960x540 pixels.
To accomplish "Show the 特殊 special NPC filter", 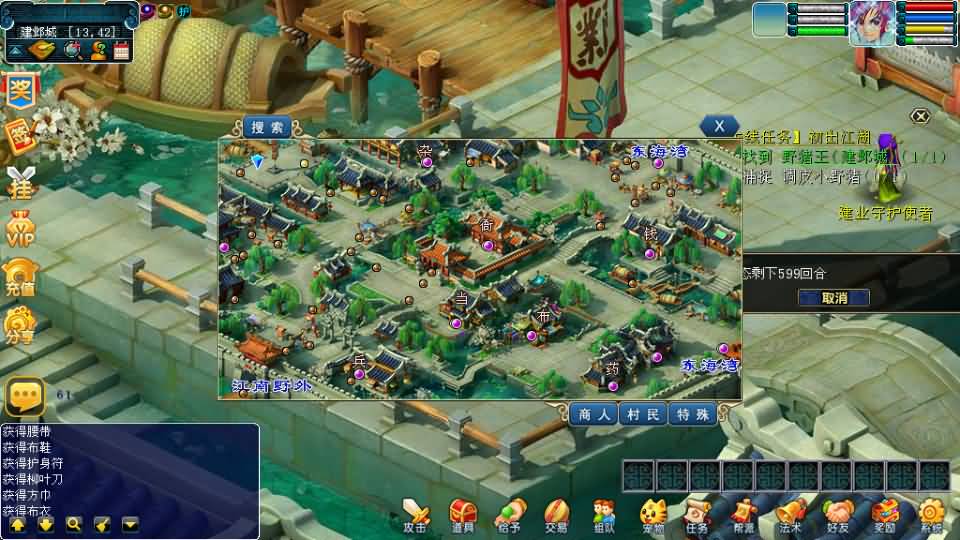I will 692,415.
